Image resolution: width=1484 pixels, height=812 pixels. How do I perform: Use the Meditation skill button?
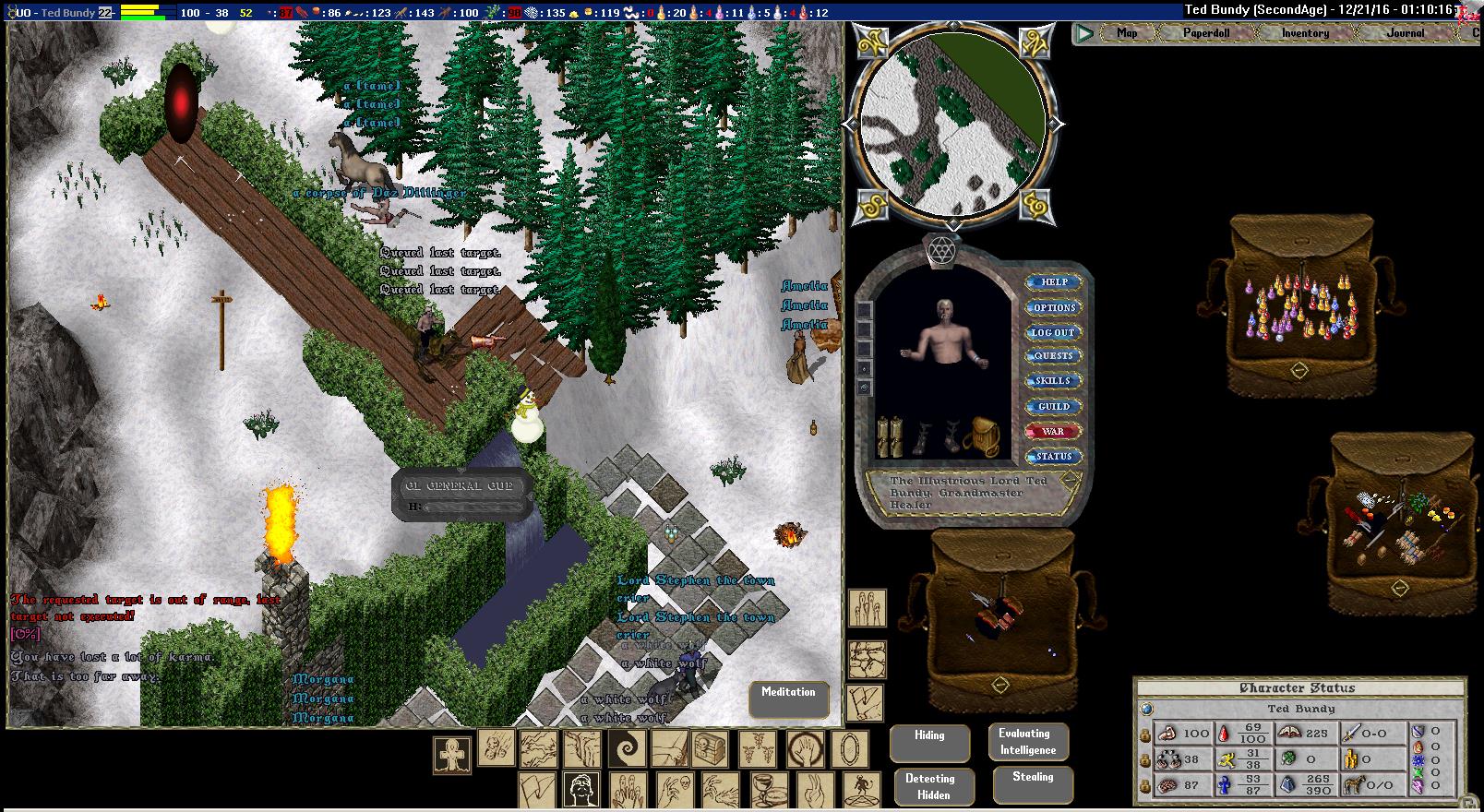click(x=788, y=699)
